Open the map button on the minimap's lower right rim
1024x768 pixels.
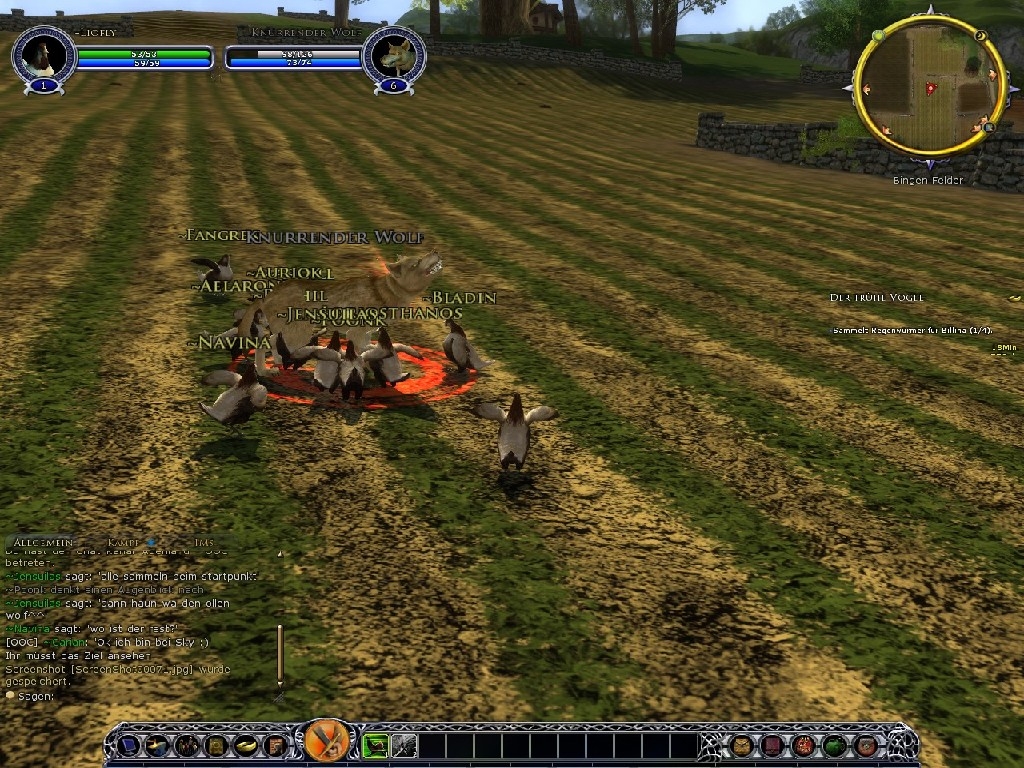(x=987, y=127)
